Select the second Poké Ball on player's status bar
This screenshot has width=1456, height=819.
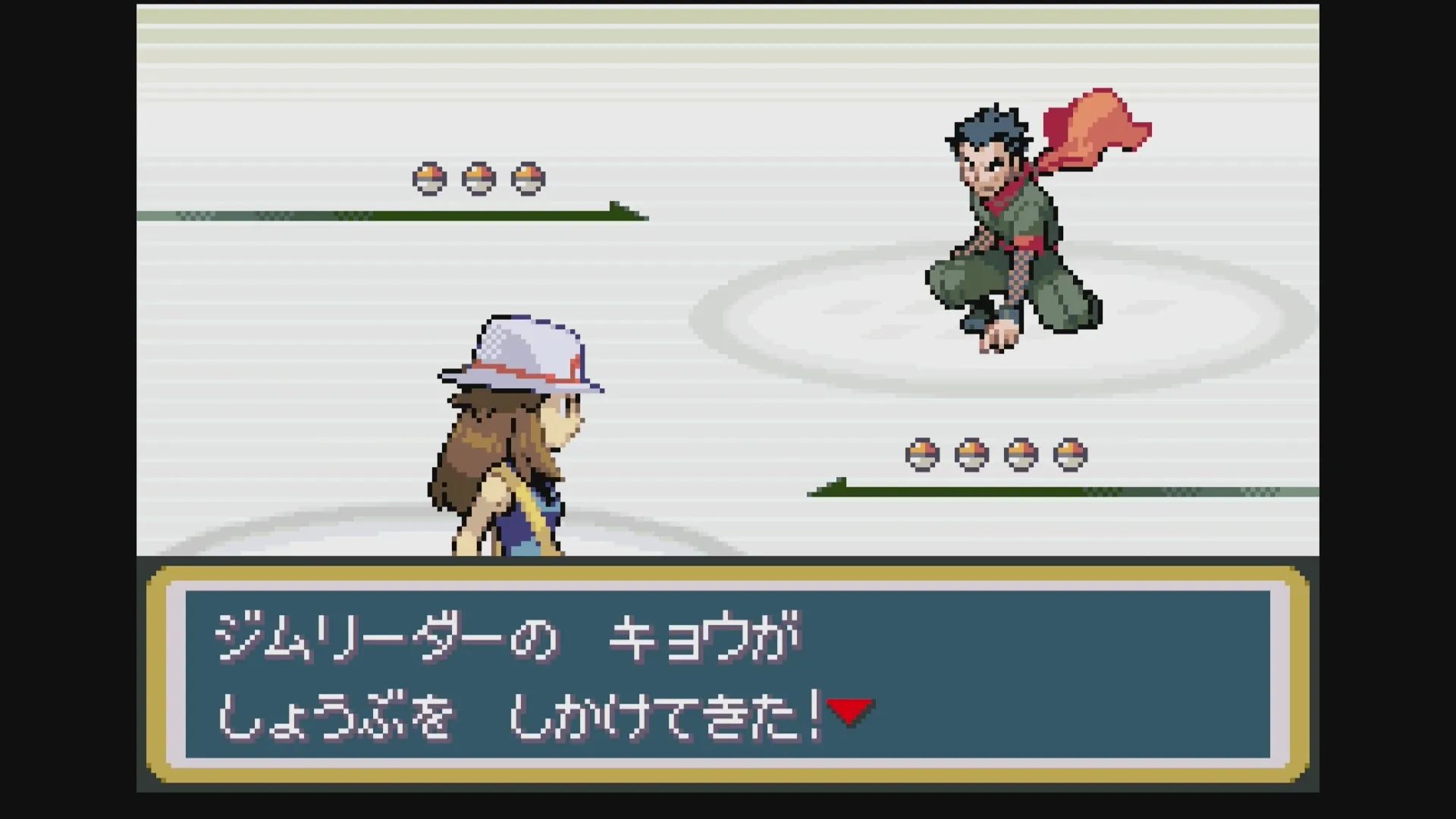971,453
